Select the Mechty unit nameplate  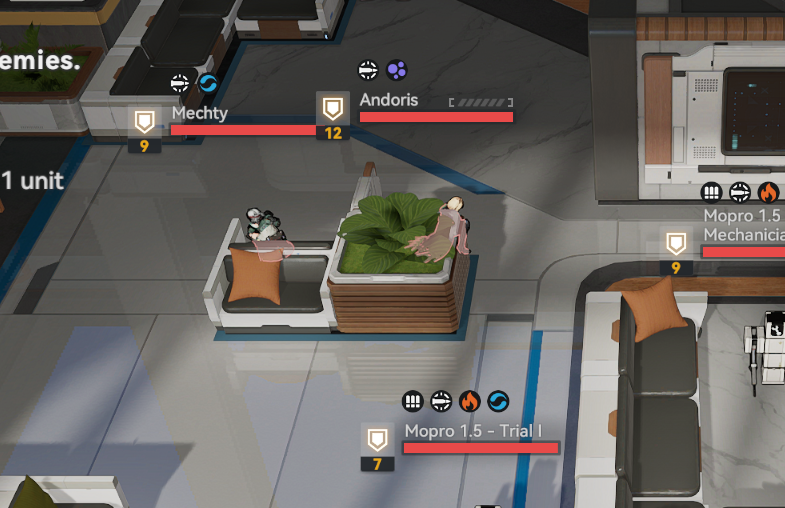pyautogui.click(x=199, y=114)
